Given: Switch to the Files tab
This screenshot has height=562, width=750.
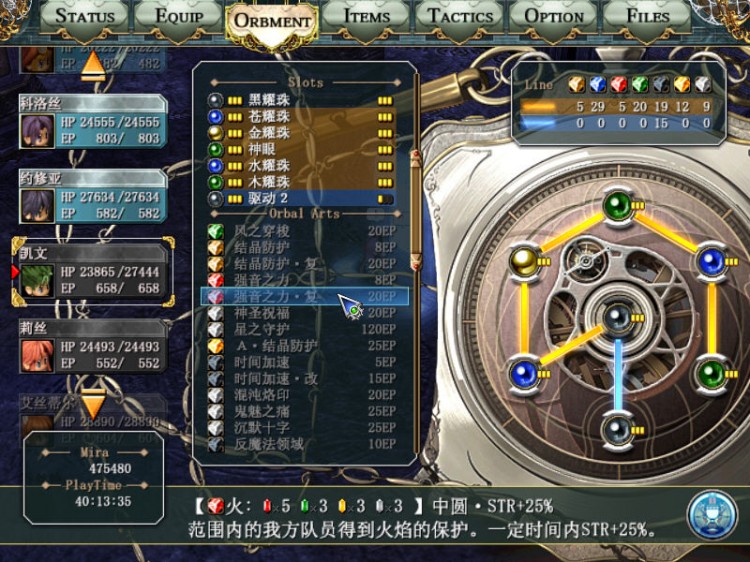Looking at the screenshot, I should pyautogui.click(x=648, y=16).
